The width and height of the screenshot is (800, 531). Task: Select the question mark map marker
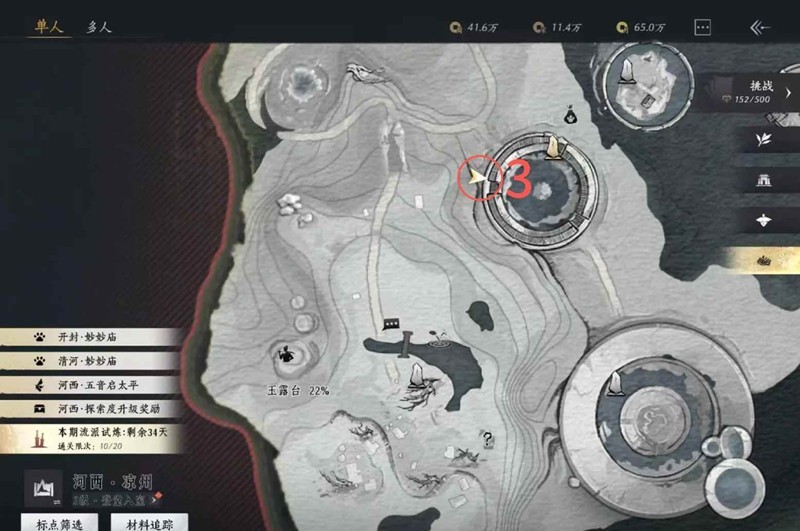pyautogui.click(x=488, y=438)
